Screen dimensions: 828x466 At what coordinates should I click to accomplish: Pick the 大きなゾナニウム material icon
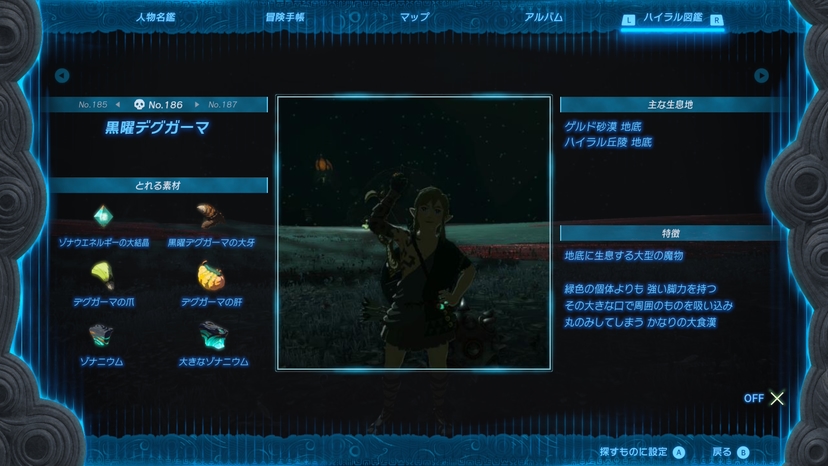pyautogui.click(x=212, y=334)
